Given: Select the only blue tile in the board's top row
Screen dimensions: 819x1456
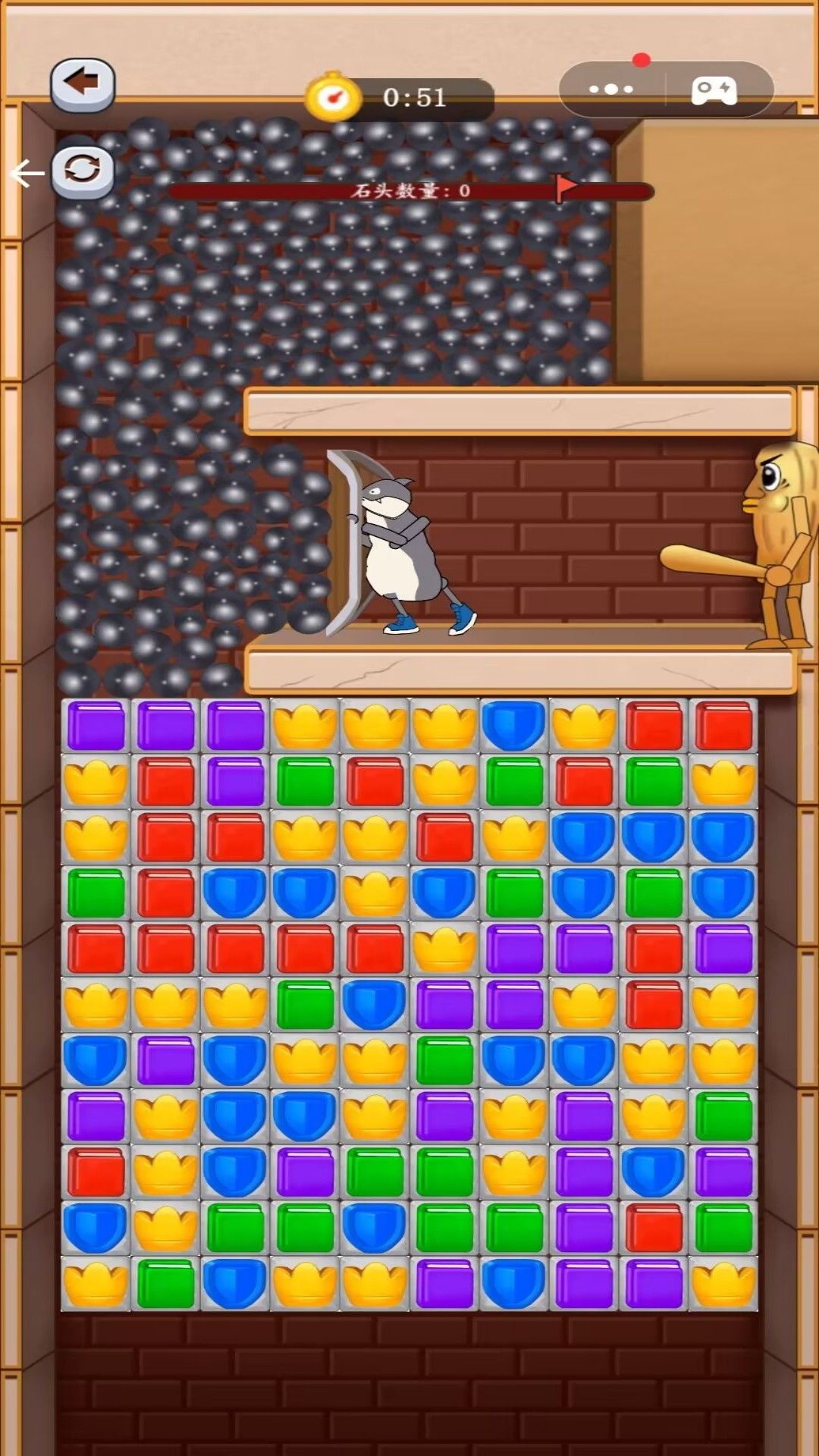Looking at the screenshot, I should pyautogui.click(x=514, y=726).
